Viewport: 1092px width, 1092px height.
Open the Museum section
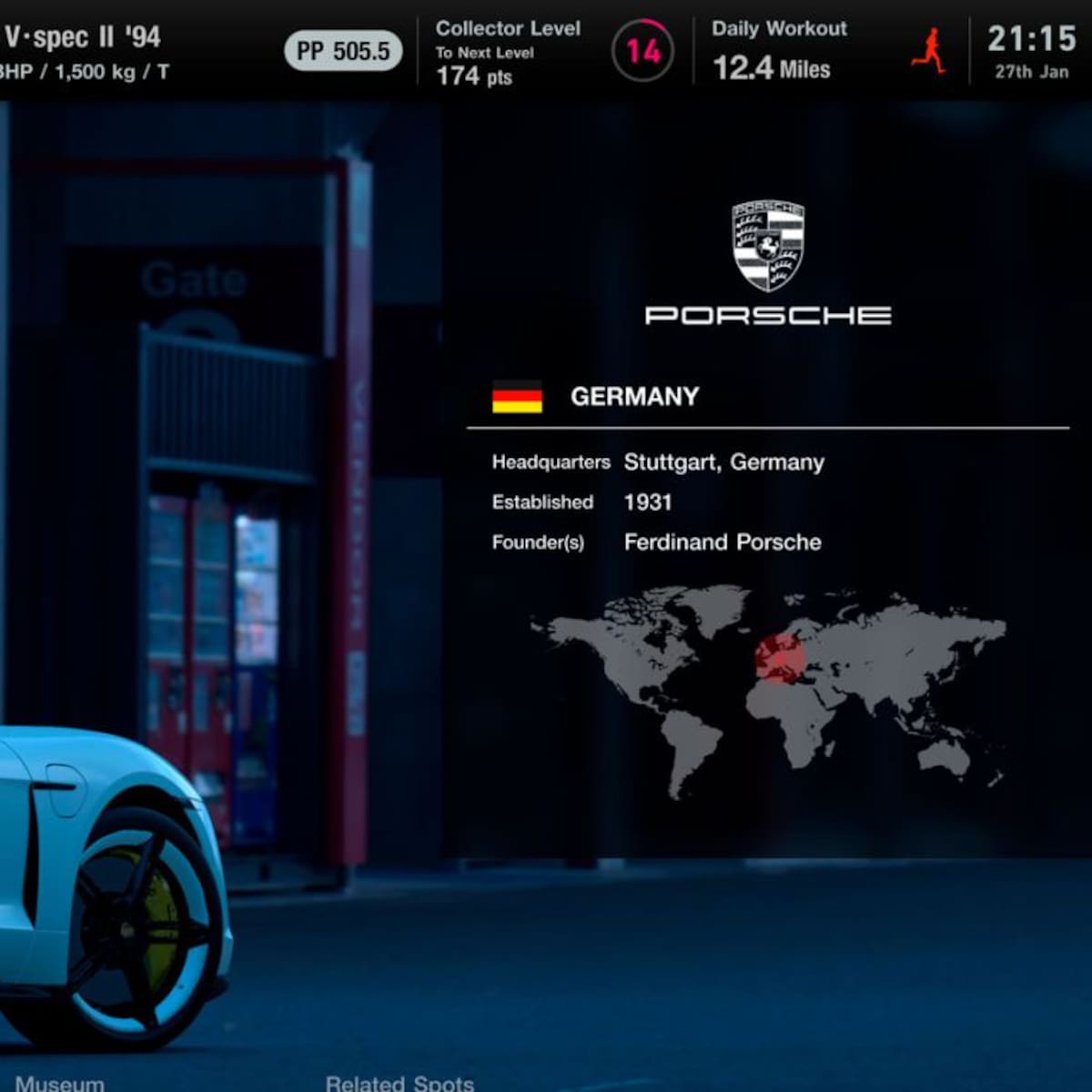[x=60, y=1082]
